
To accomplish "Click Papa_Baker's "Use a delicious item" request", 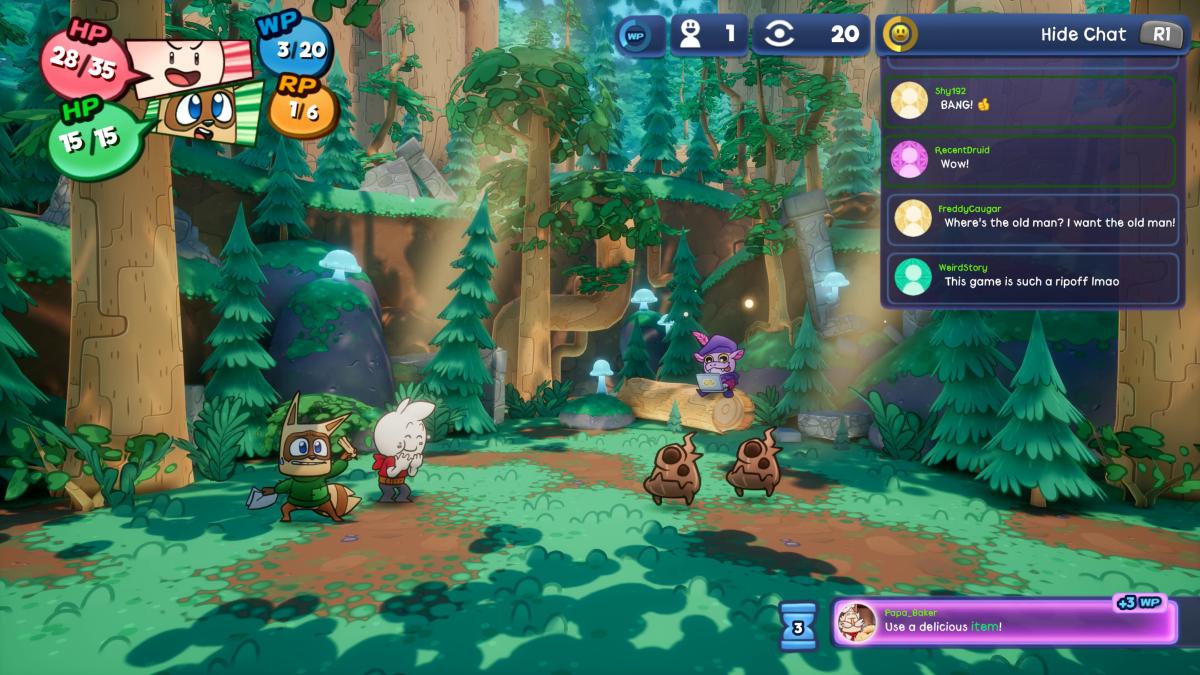I will tap(1005, 622).
